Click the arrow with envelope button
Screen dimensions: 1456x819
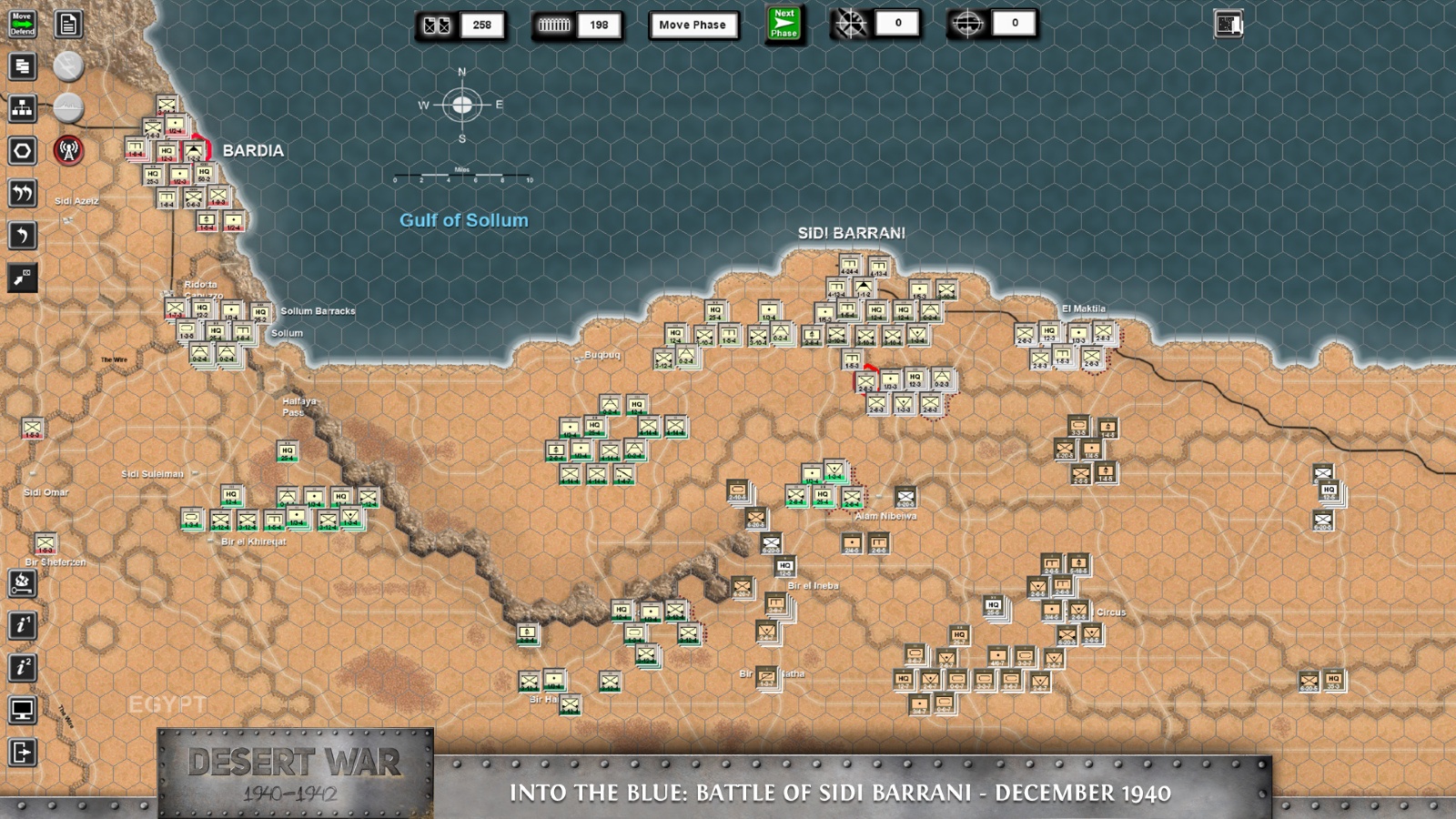tap(23, 278)
